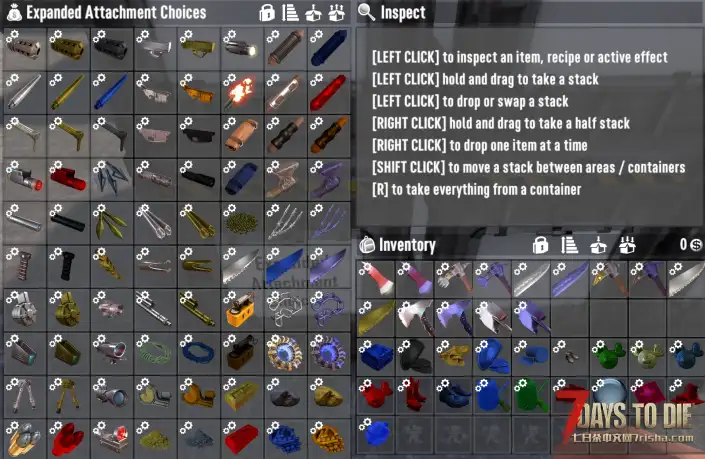
Task: Select the yellow blade in inventory
Action: pyautogui.click(x=374, y=318)
